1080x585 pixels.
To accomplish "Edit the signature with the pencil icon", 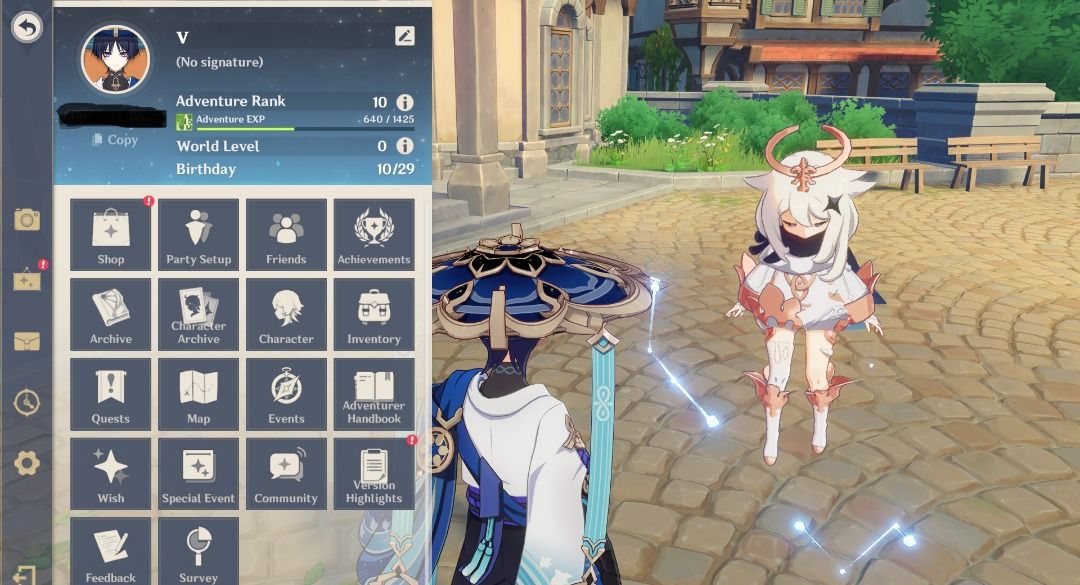I will click(x=404, y=36).
